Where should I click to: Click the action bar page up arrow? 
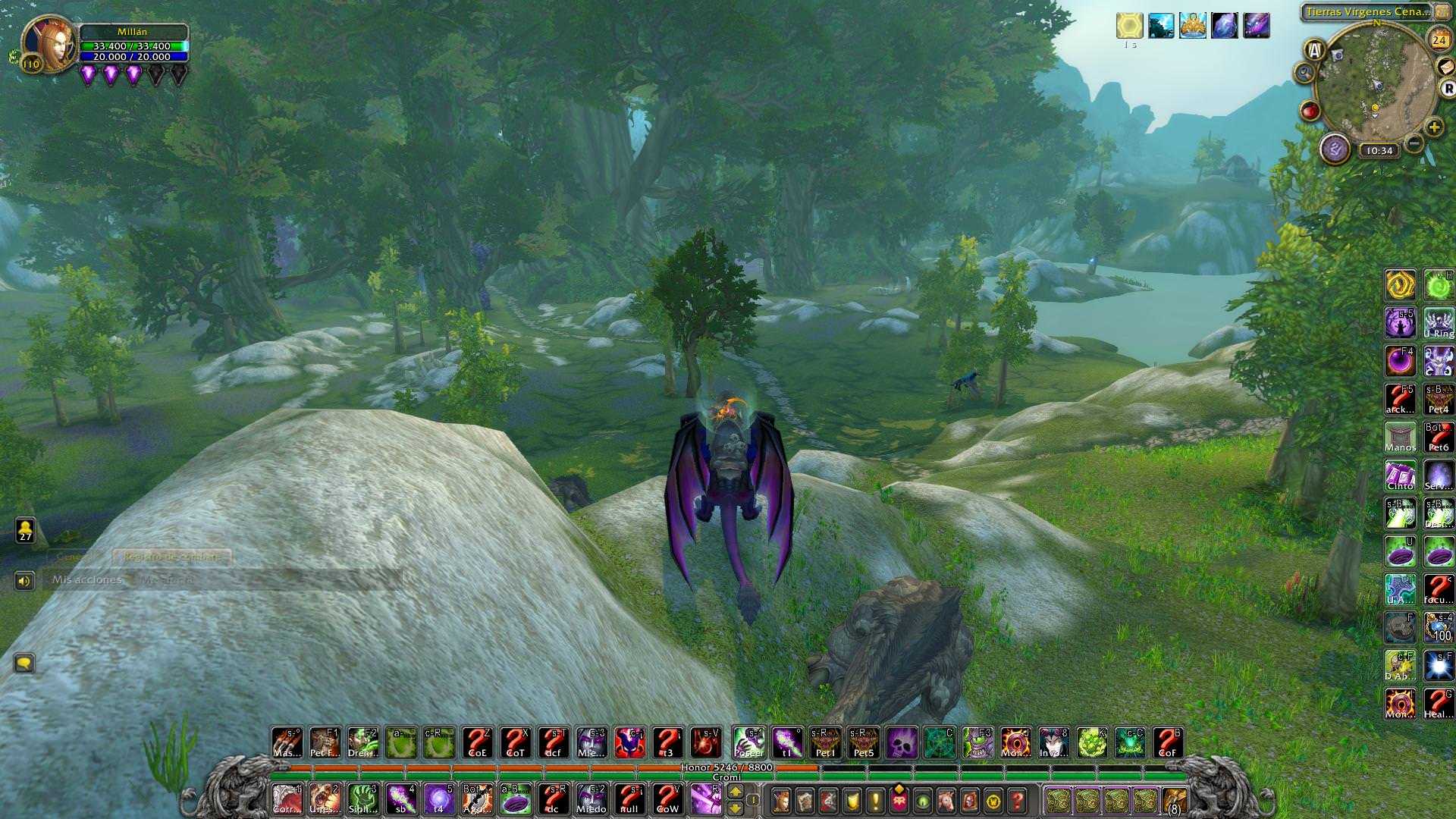[735, 792]
